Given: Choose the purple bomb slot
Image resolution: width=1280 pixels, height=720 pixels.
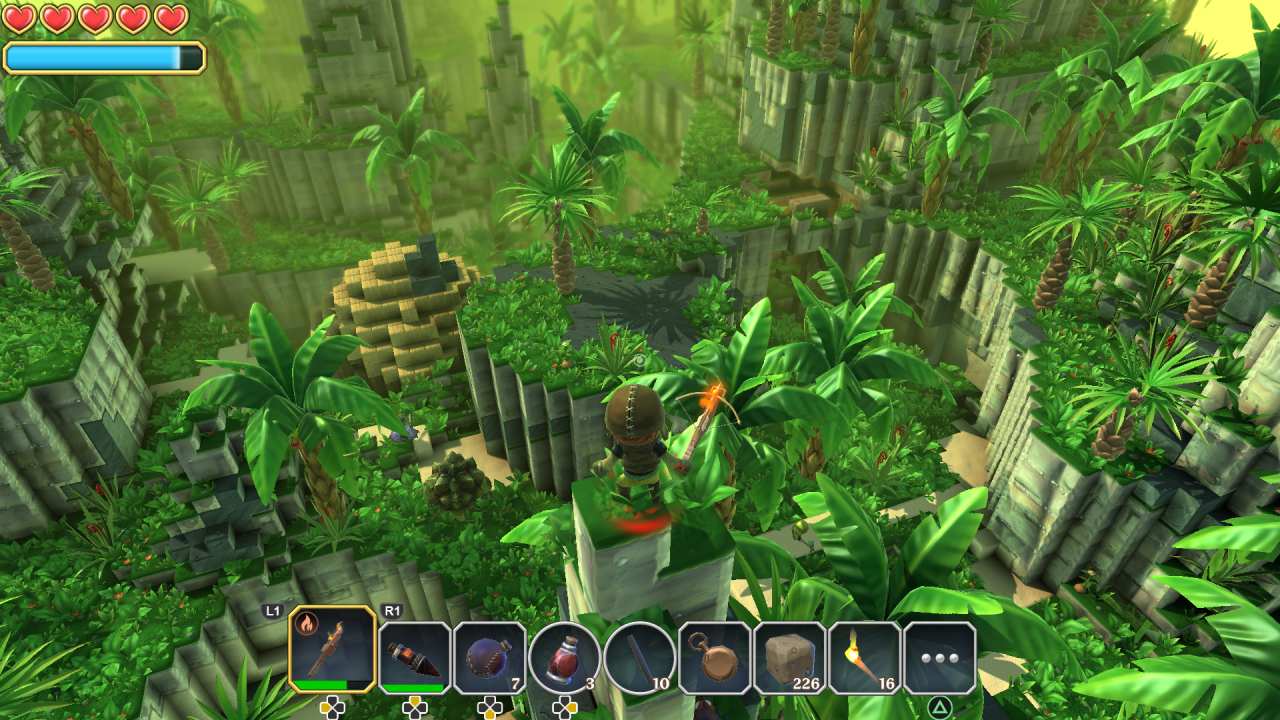Looking at the screenshot, I should pyautogui.click(x=490, y=657).
